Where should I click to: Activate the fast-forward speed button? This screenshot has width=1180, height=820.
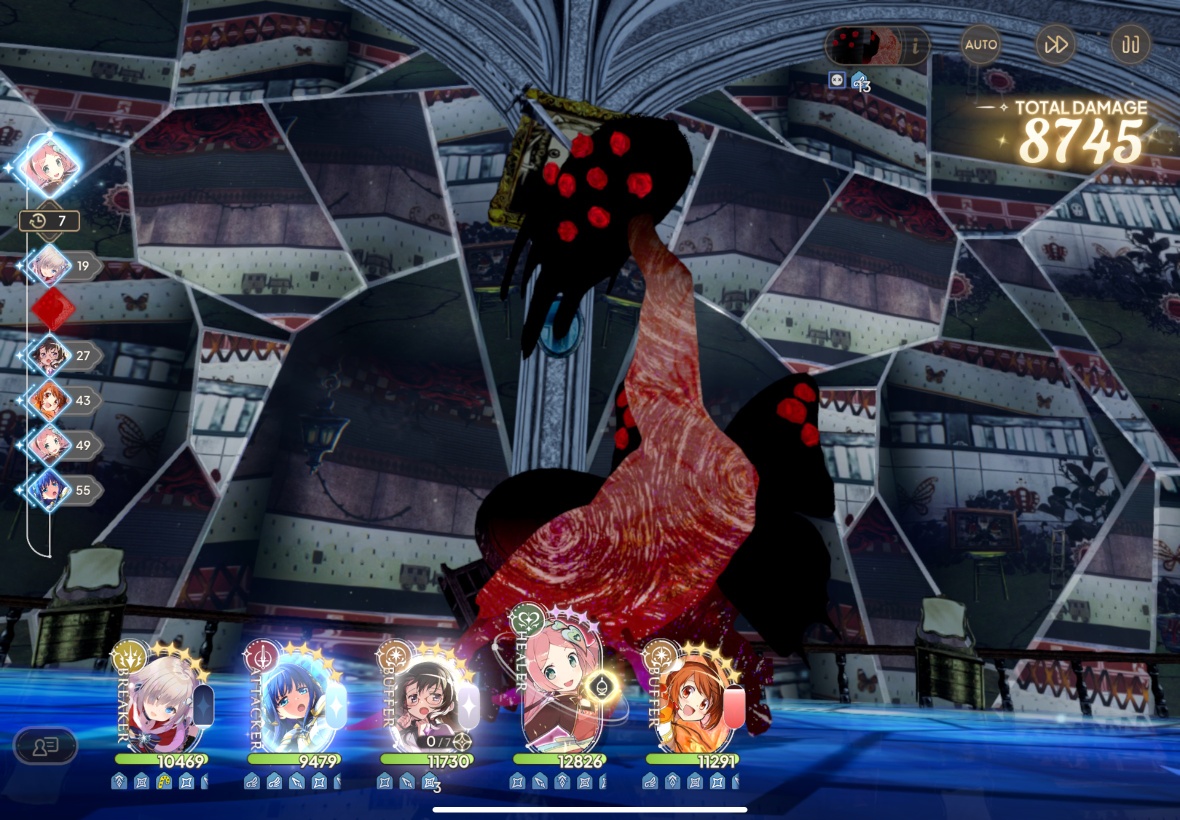pyautogui.click(x=1054, y=45)
